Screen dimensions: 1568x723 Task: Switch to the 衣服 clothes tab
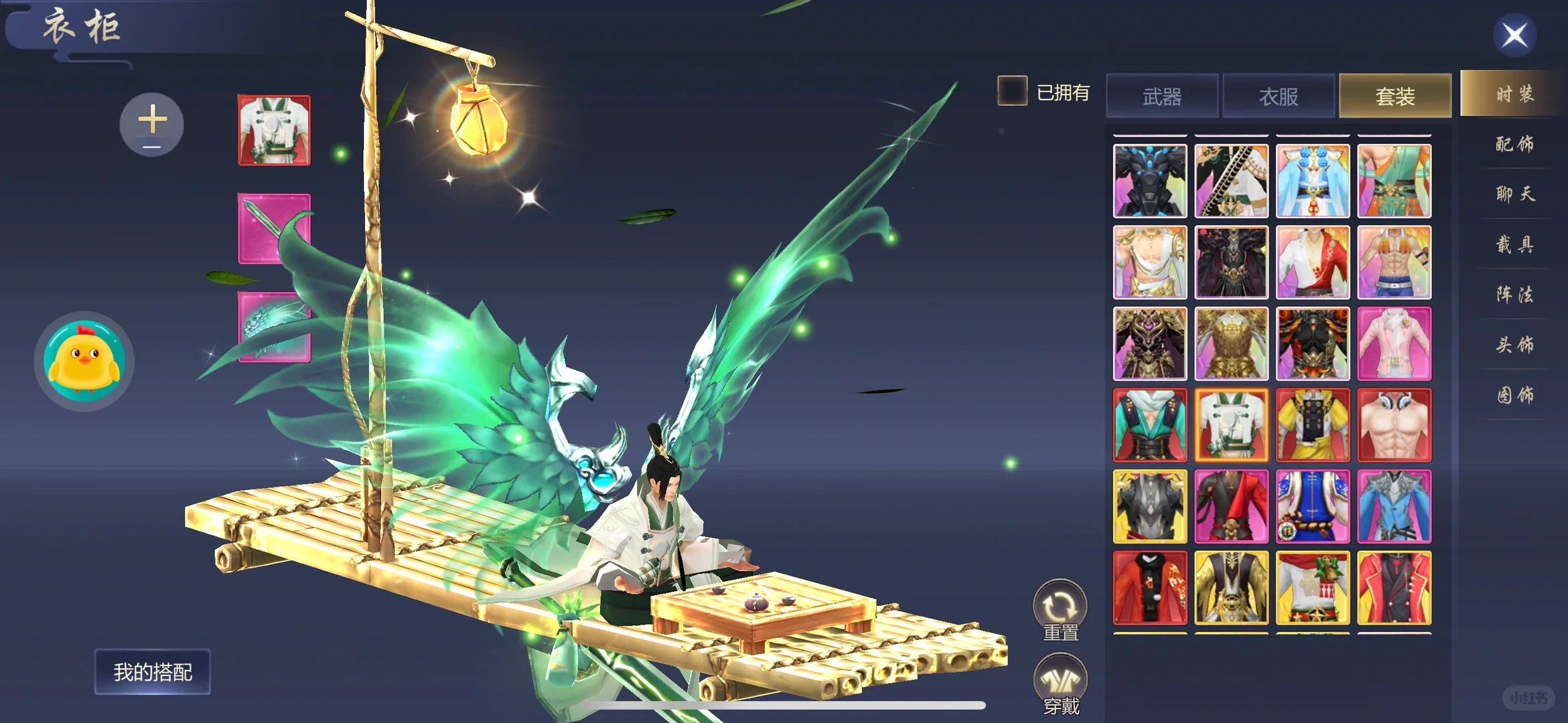[x=1279, y=96]
